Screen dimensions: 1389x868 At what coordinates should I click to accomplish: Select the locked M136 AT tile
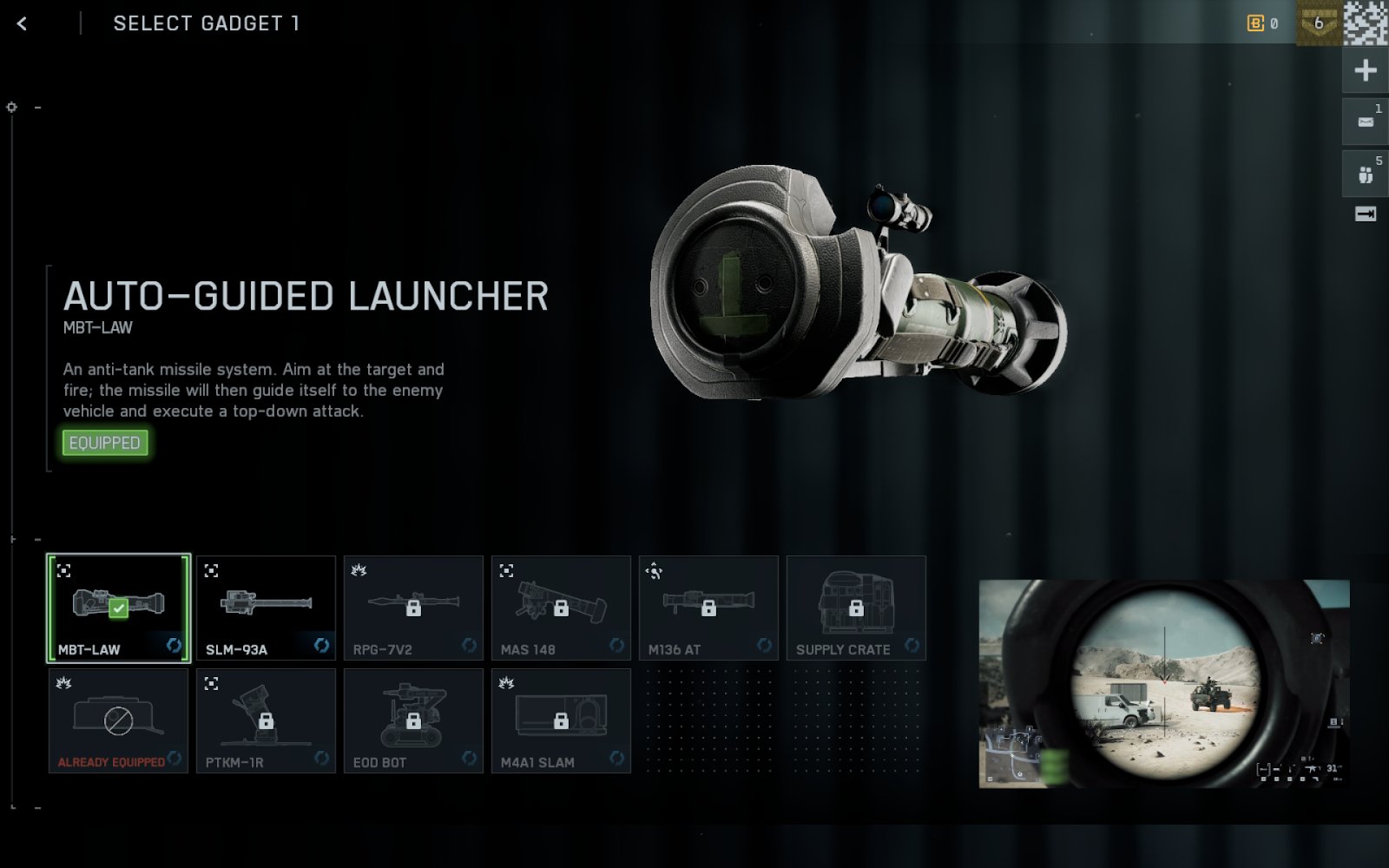[x=708, y=608]
